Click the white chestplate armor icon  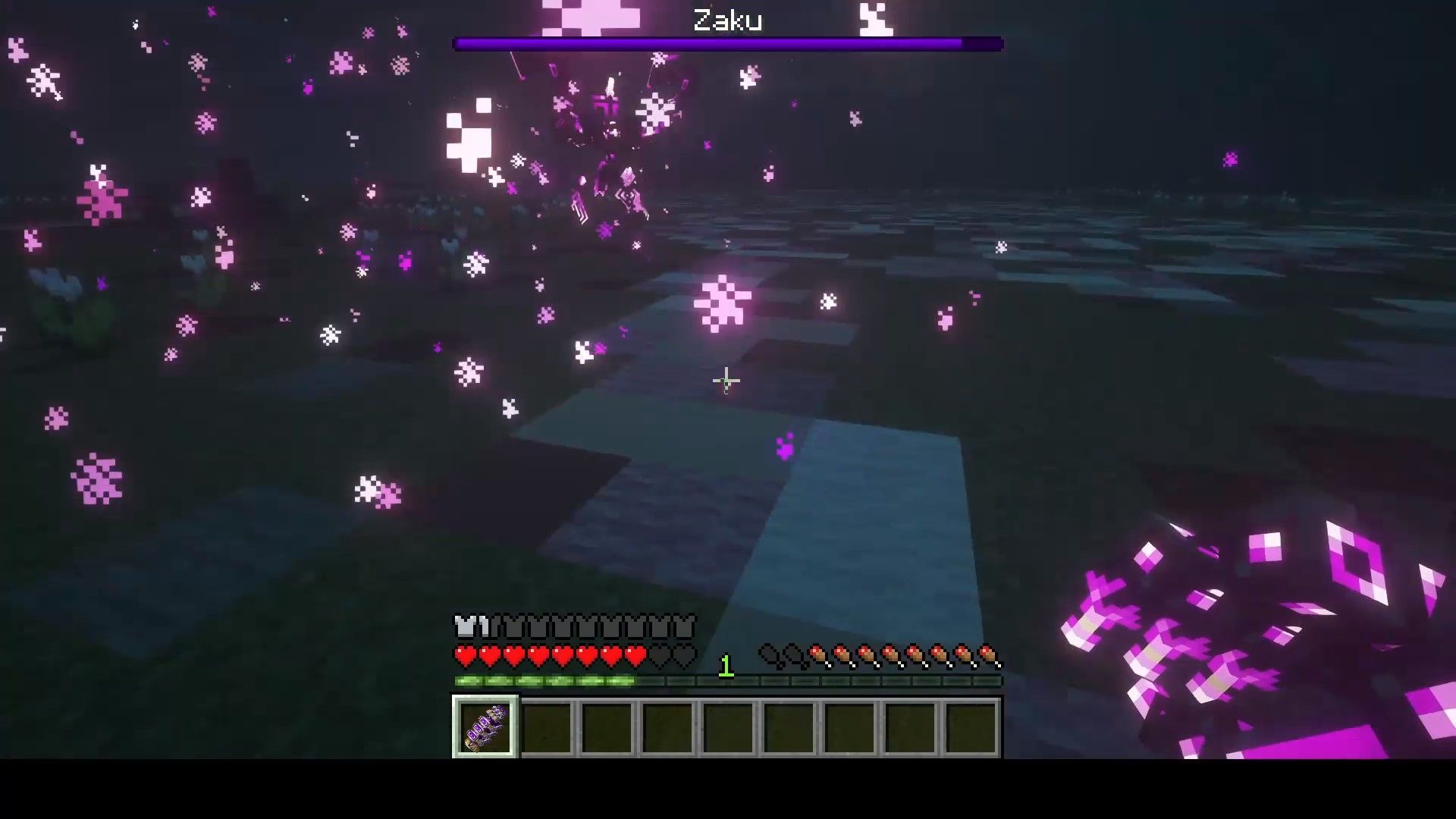click(x=465, y=626)
